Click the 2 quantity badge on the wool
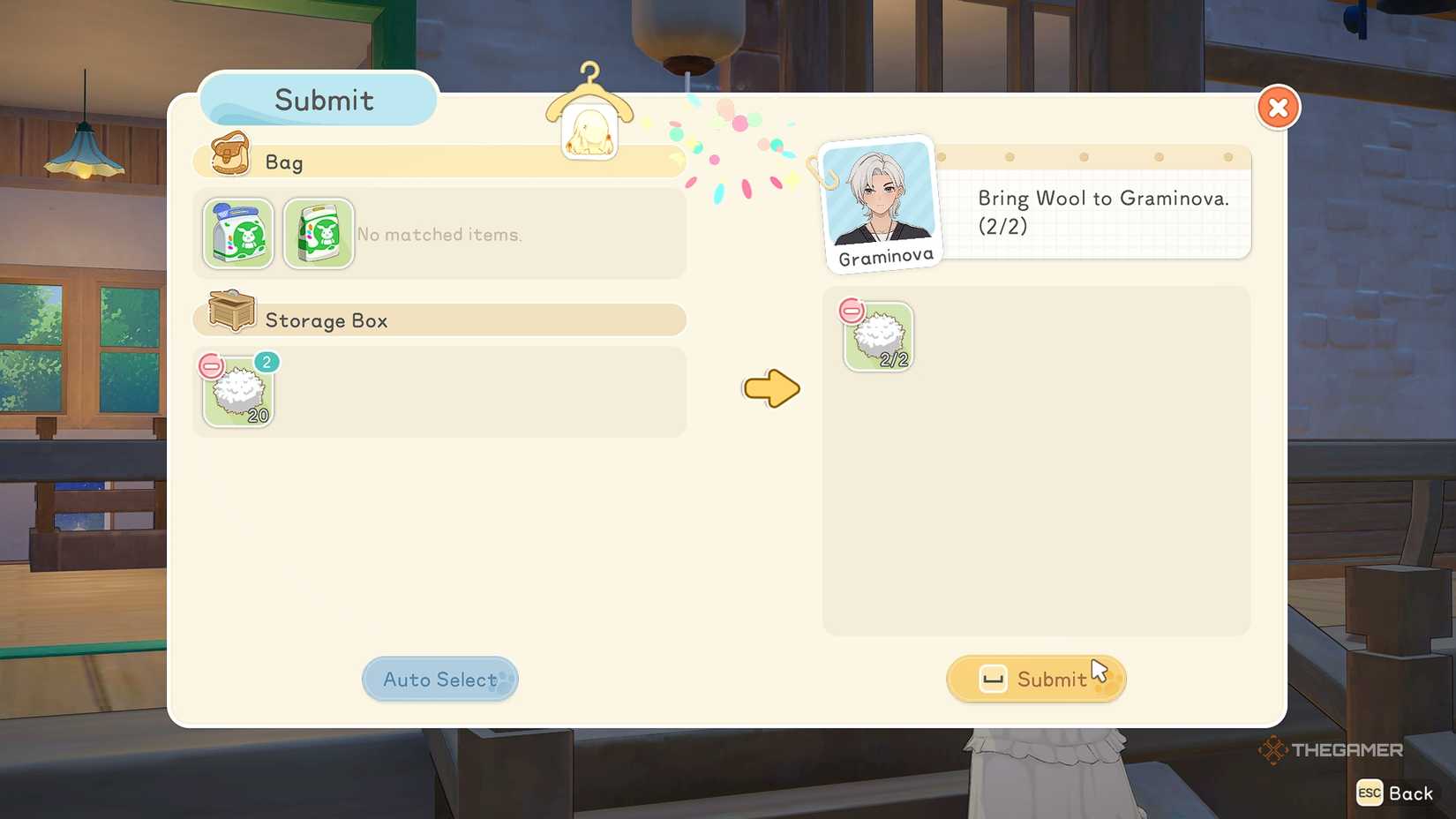This screenshot has height=819, width=1456. 266,362
